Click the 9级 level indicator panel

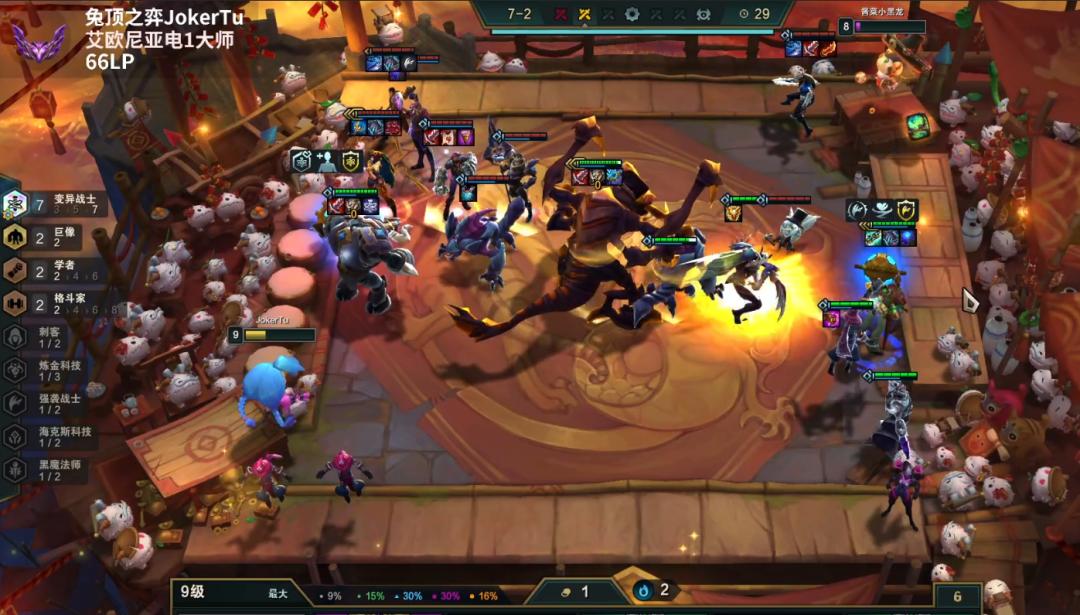pos(230,592)
